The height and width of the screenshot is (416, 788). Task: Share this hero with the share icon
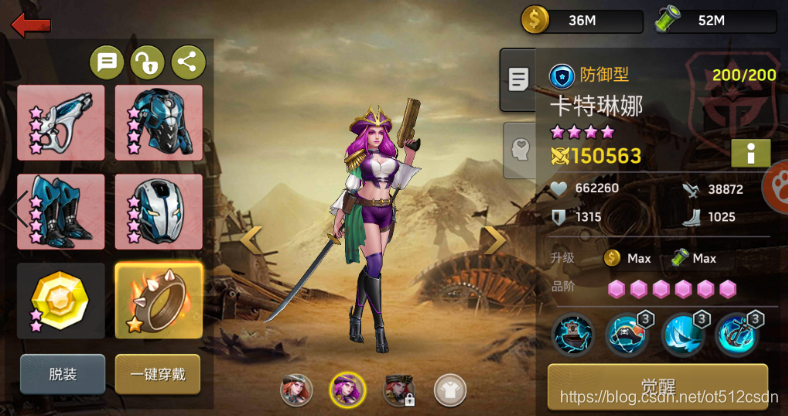point(188,63)
